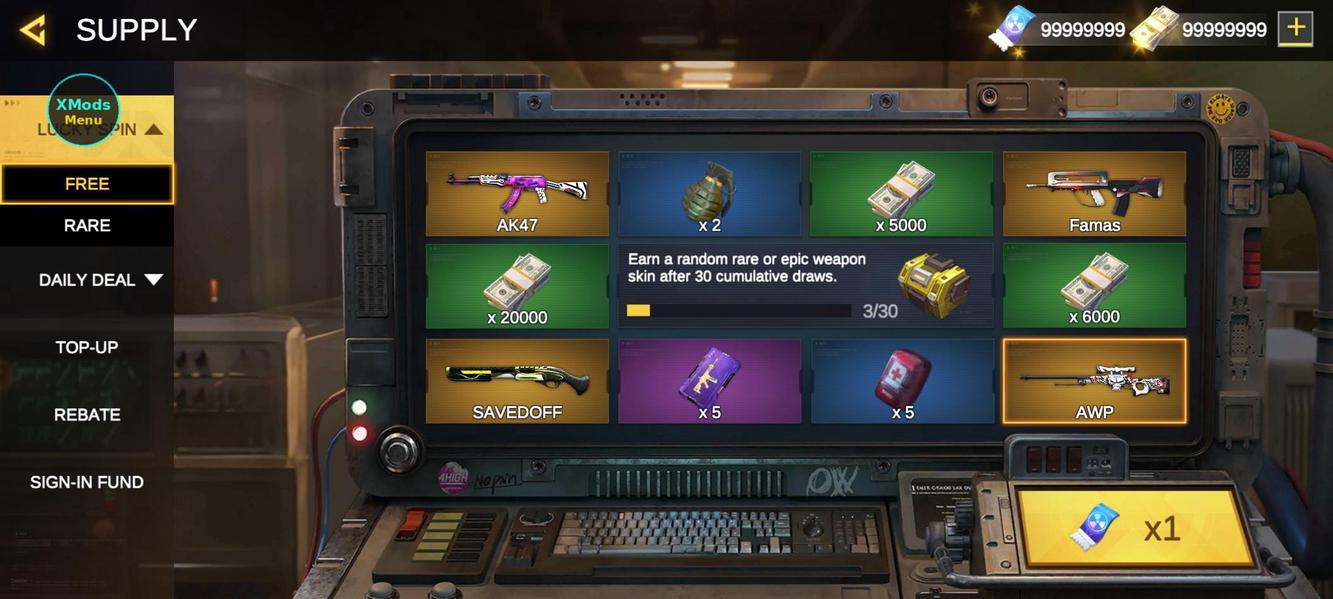Open the SIGN-IN FUND page
The width and height of the screenshot is (1333, 599).
(87, 482)
